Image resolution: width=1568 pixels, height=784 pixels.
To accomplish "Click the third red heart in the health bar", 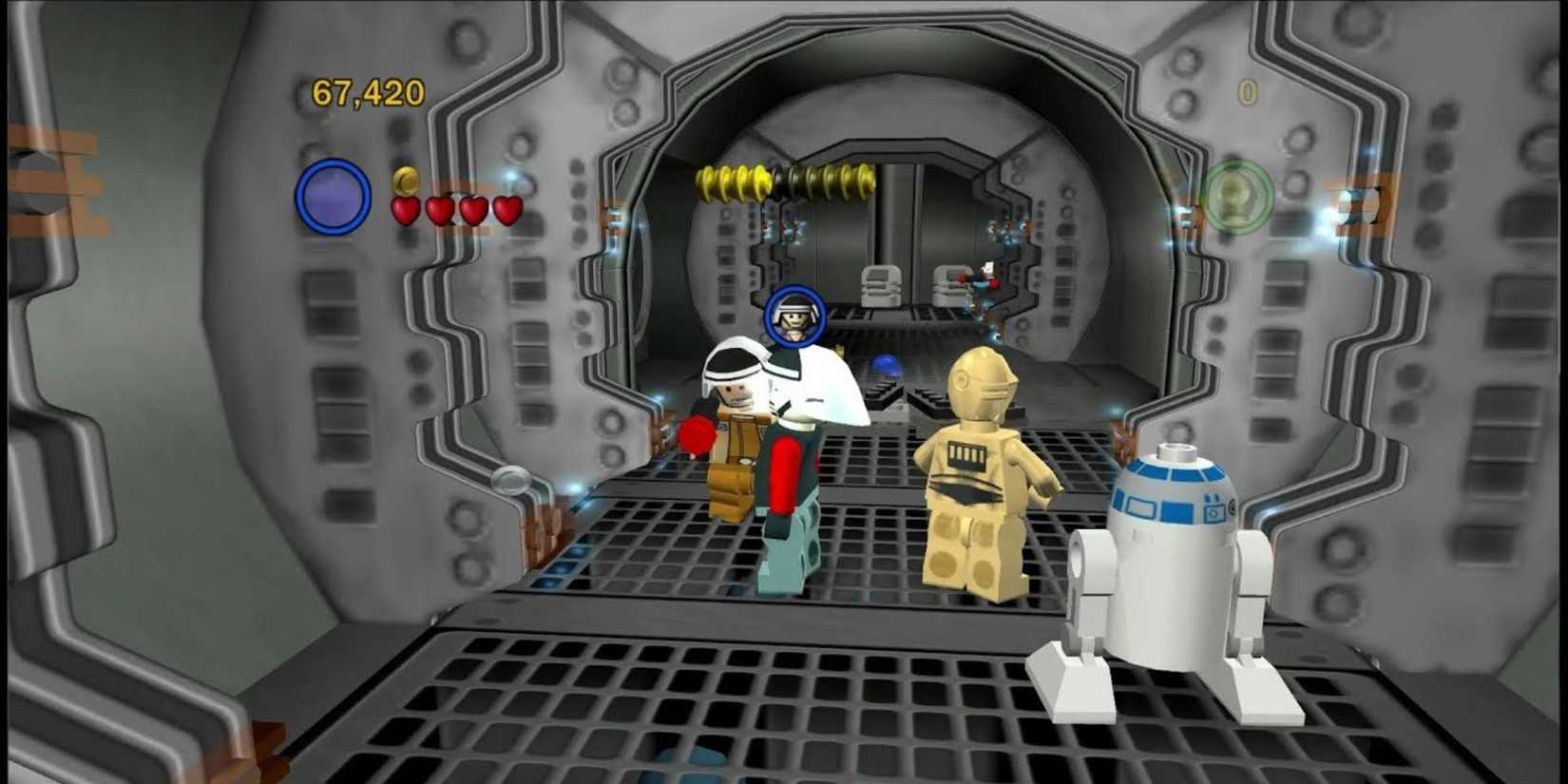I will [471, 209].
